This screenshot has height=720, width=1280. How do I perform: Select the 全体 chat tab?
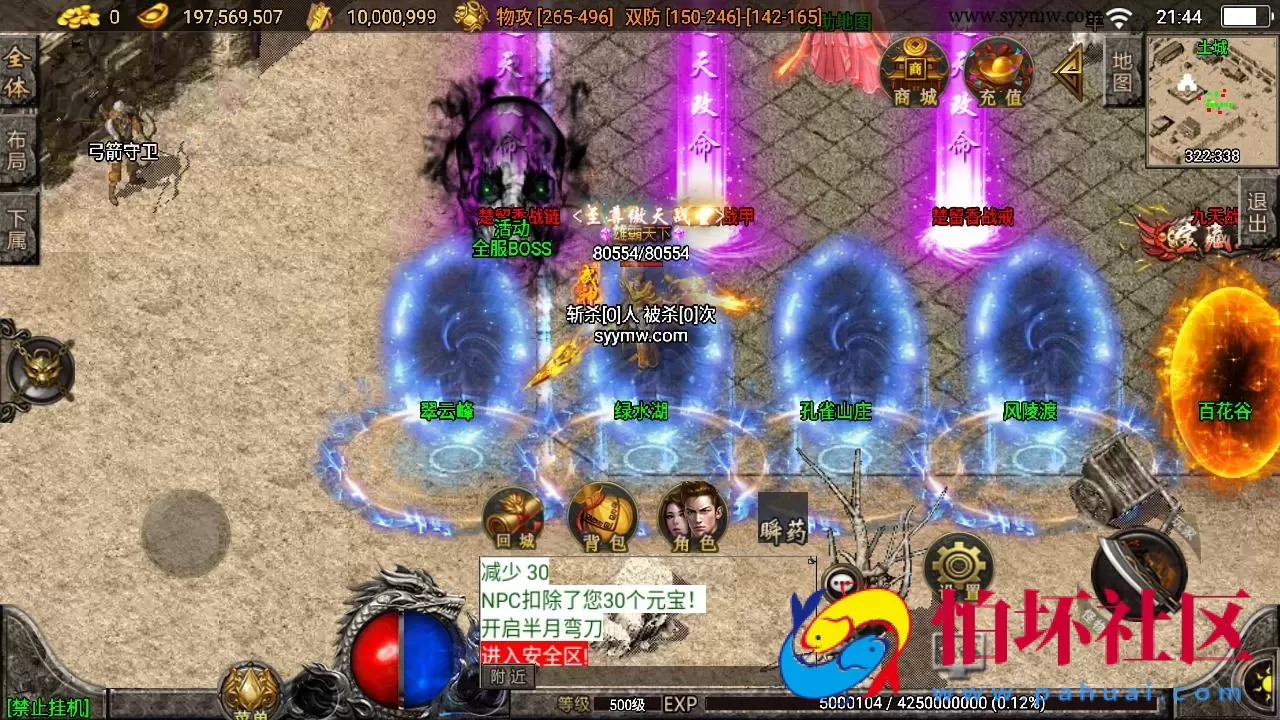18,72
